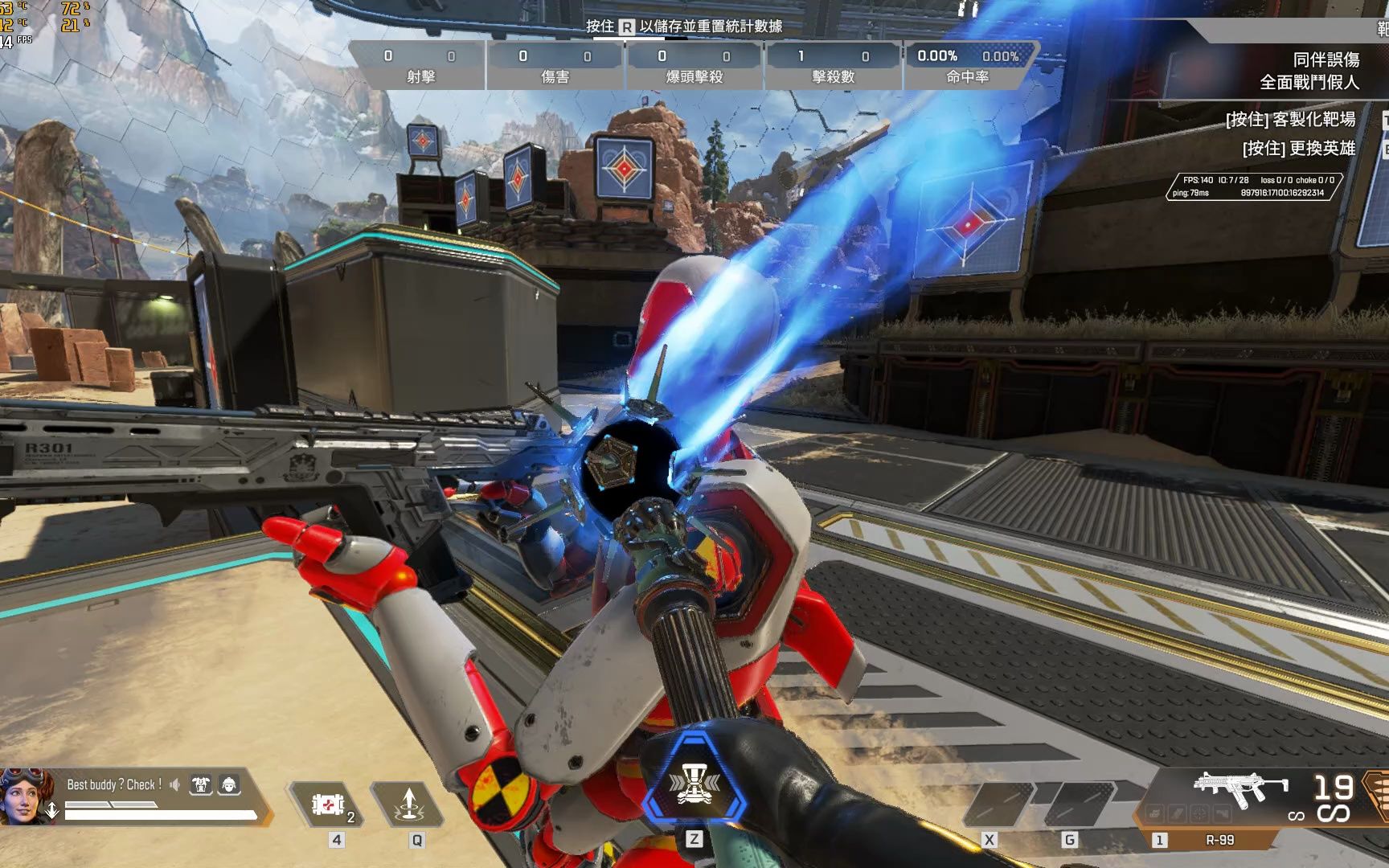1389x868 pixels.
Task: Click Horizon's character portrait
Action: tap(26, 796)
